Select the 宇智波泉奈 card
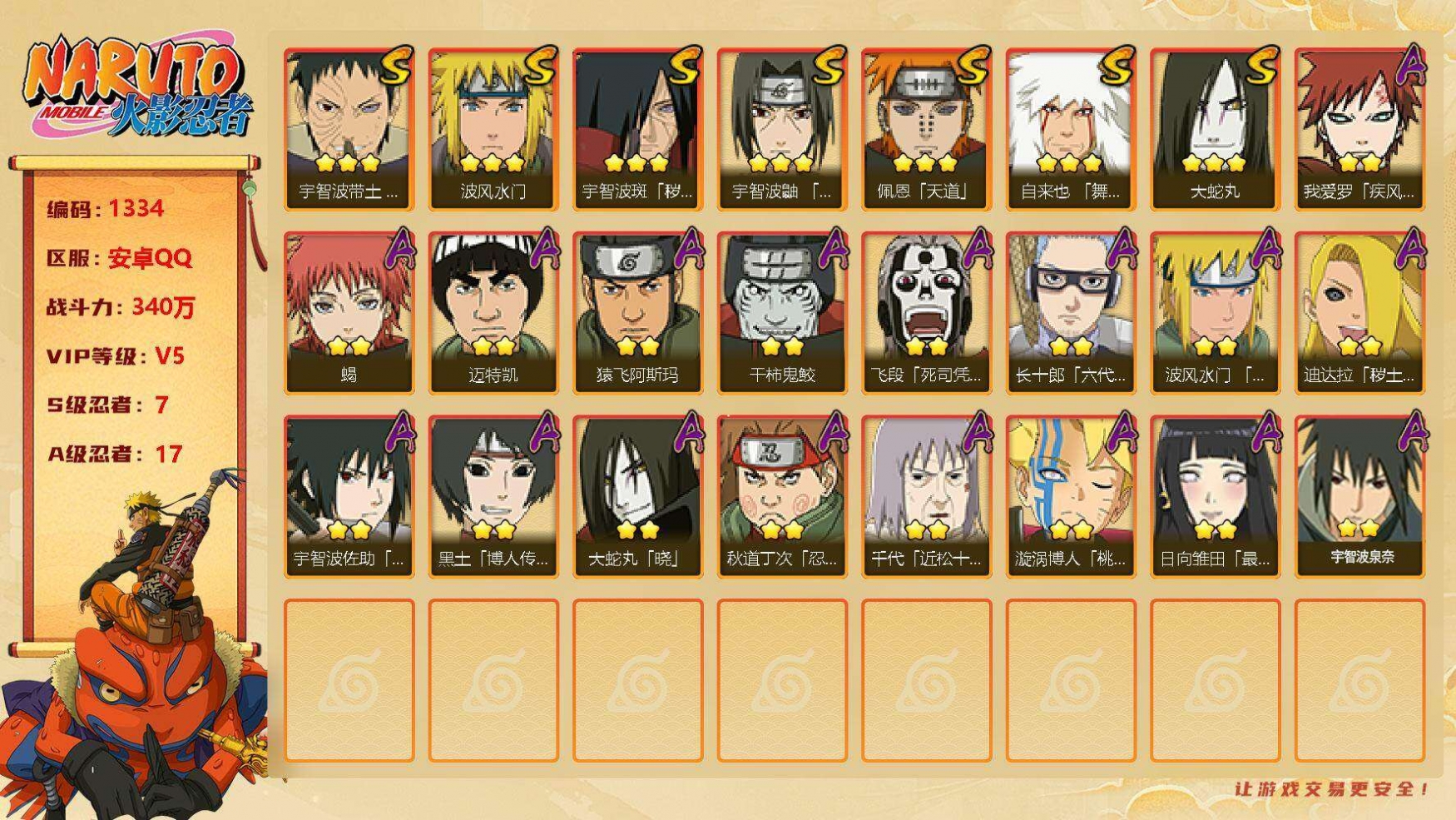This screenshot has height=820, width=1456. pos(1359,495)
